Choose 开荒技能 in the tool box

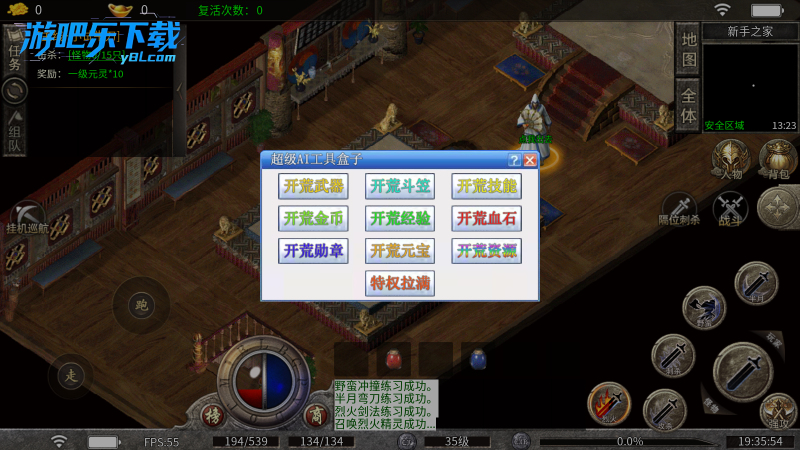(486, 186)
